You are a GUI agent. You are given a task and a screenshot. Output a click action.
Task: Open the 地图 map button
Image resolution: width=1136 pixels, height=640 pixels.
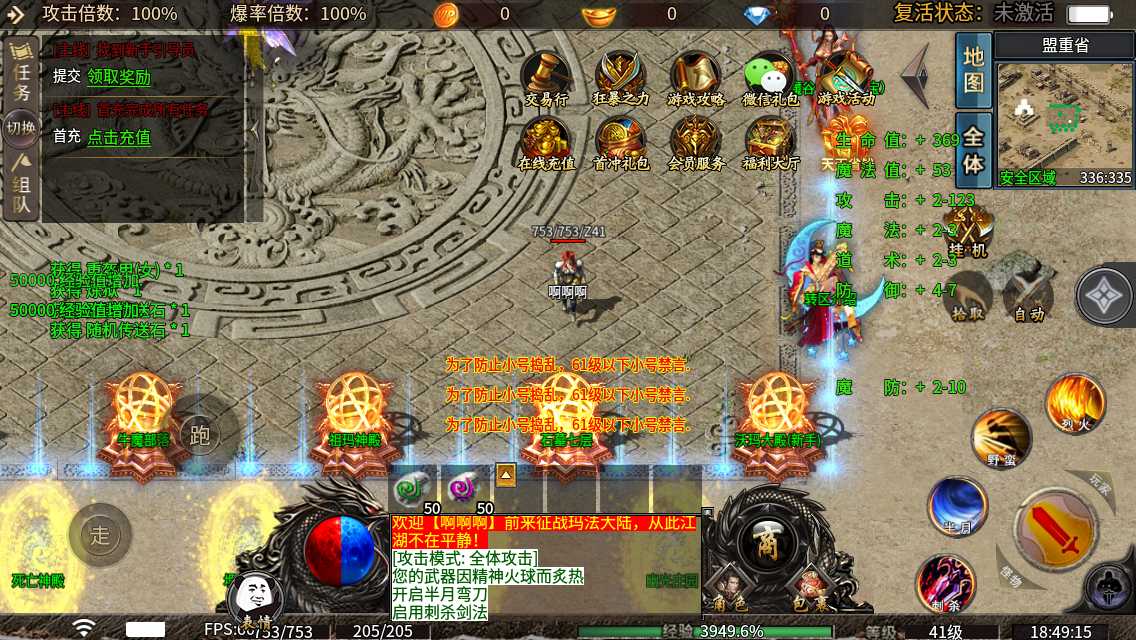(x=973, y=68)
